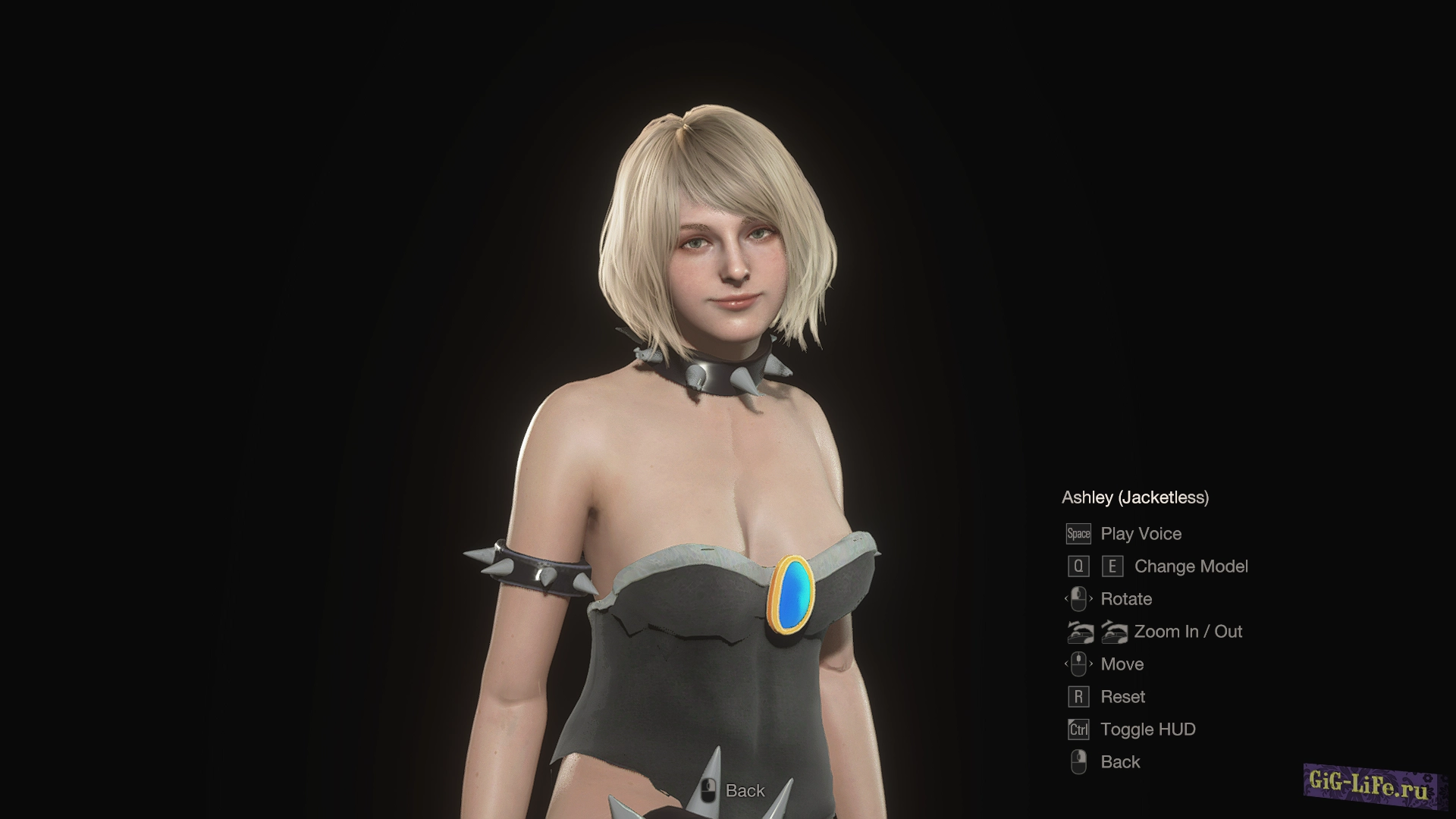The image size is (1456, 819).
Task: Click Toggle HUD text to hide interface
Action: pos(1147,729)
